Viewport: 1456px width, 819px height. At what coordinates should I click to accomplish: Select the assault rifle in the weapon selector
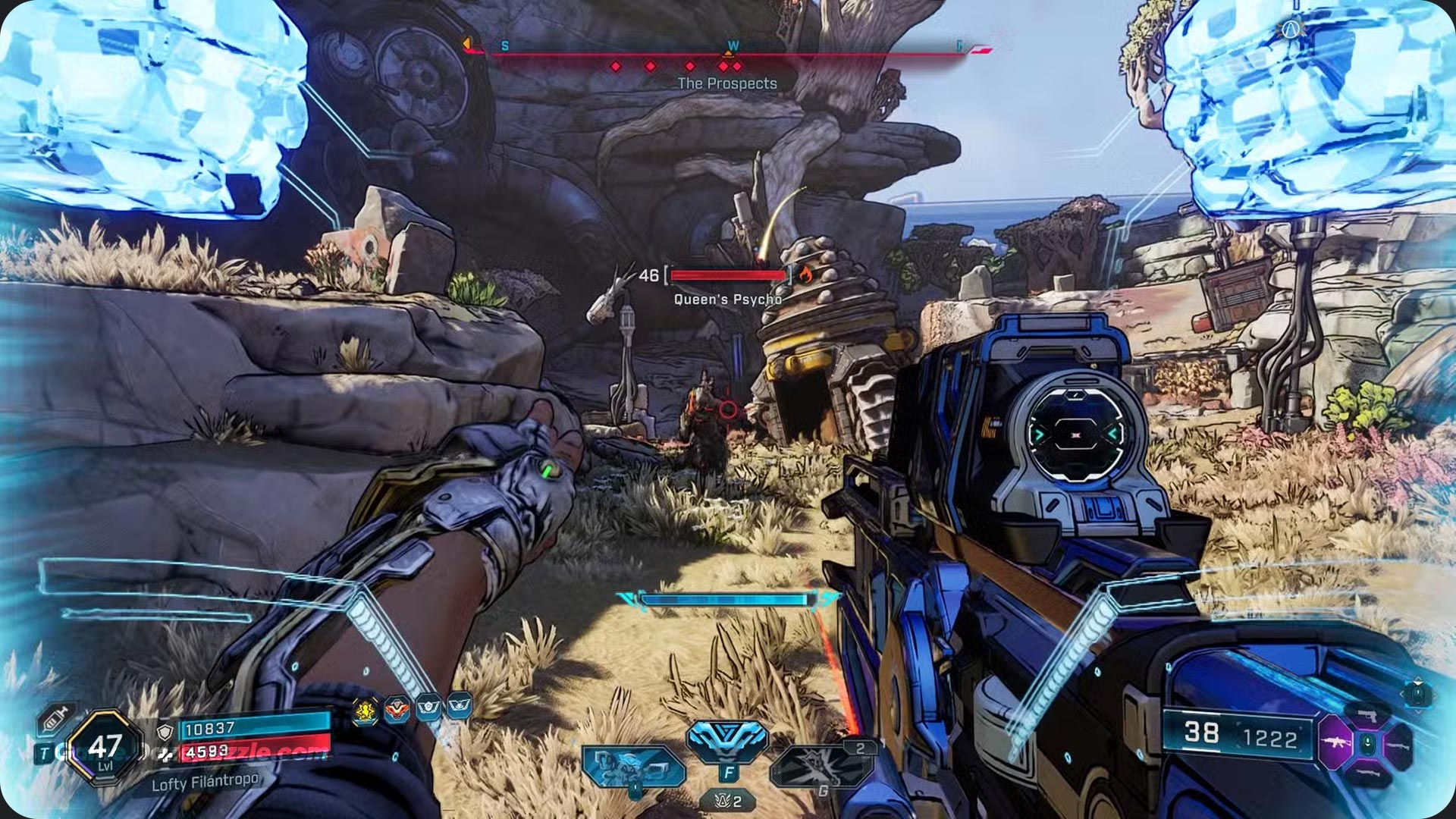(1337, 742)
